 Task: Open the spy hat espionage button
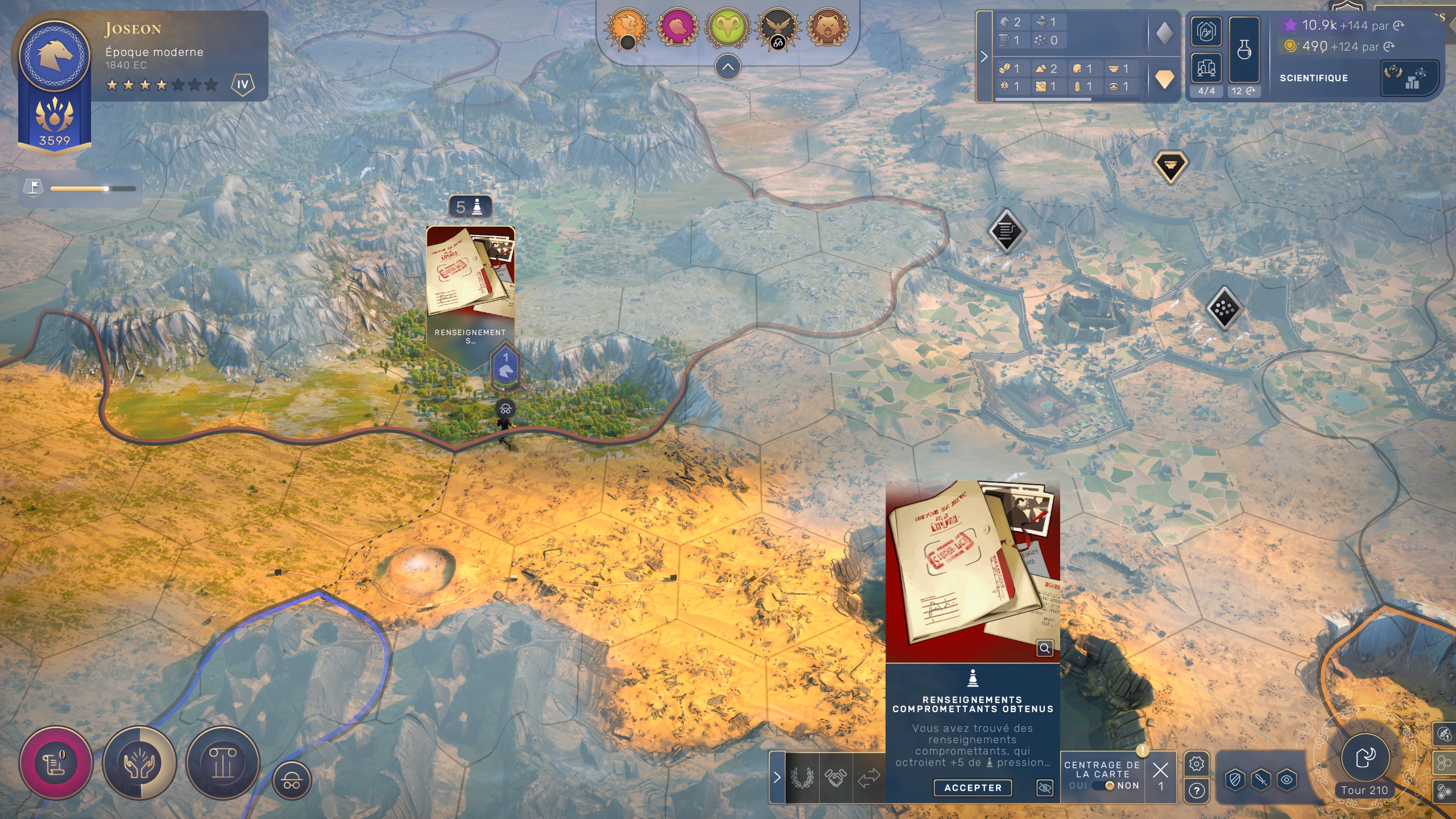[x=292, y=780]
